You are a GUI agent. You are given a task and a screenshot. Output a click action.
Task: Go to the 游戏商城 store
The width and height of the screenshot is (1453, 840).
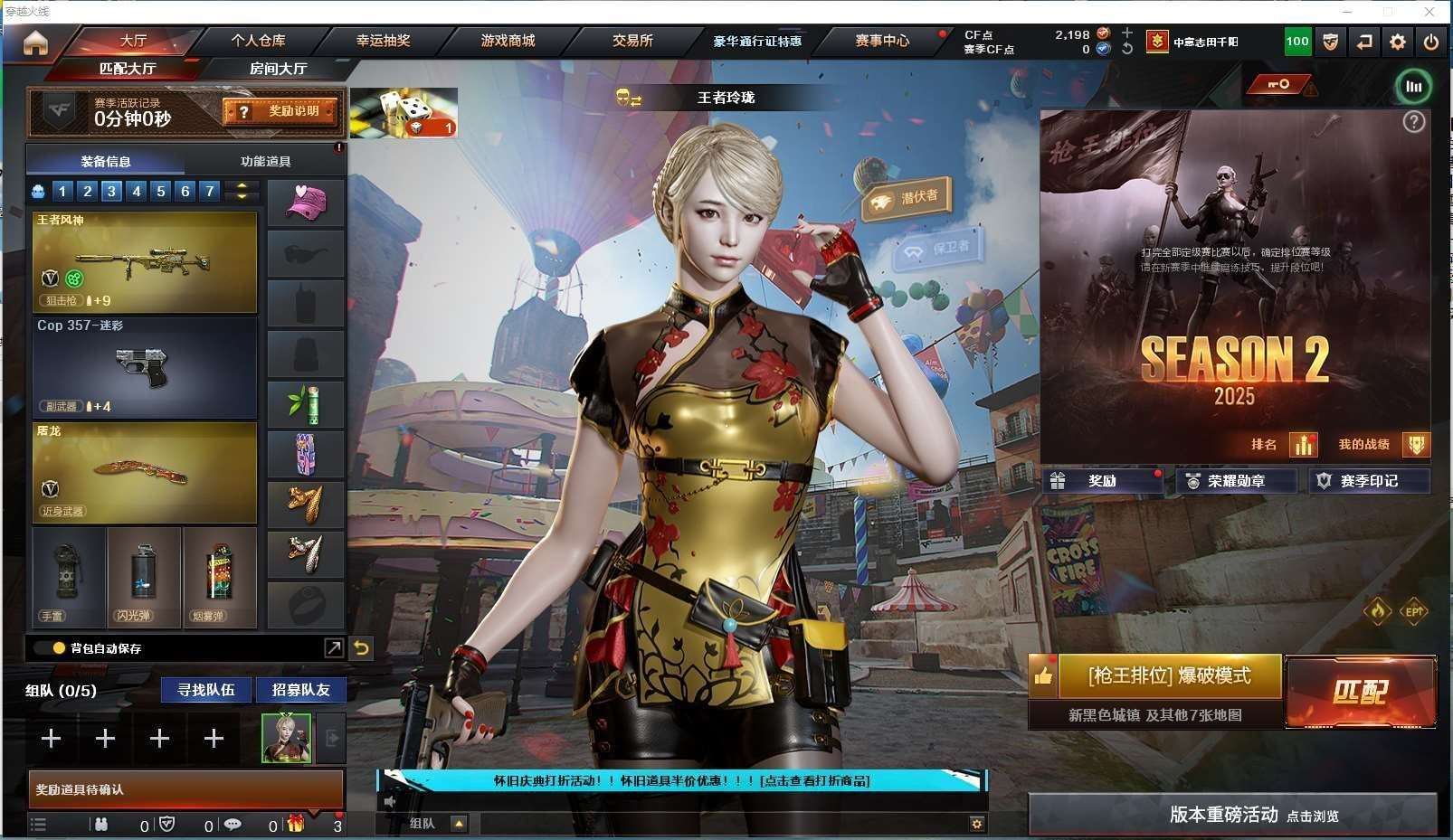[x=508, y=41]
